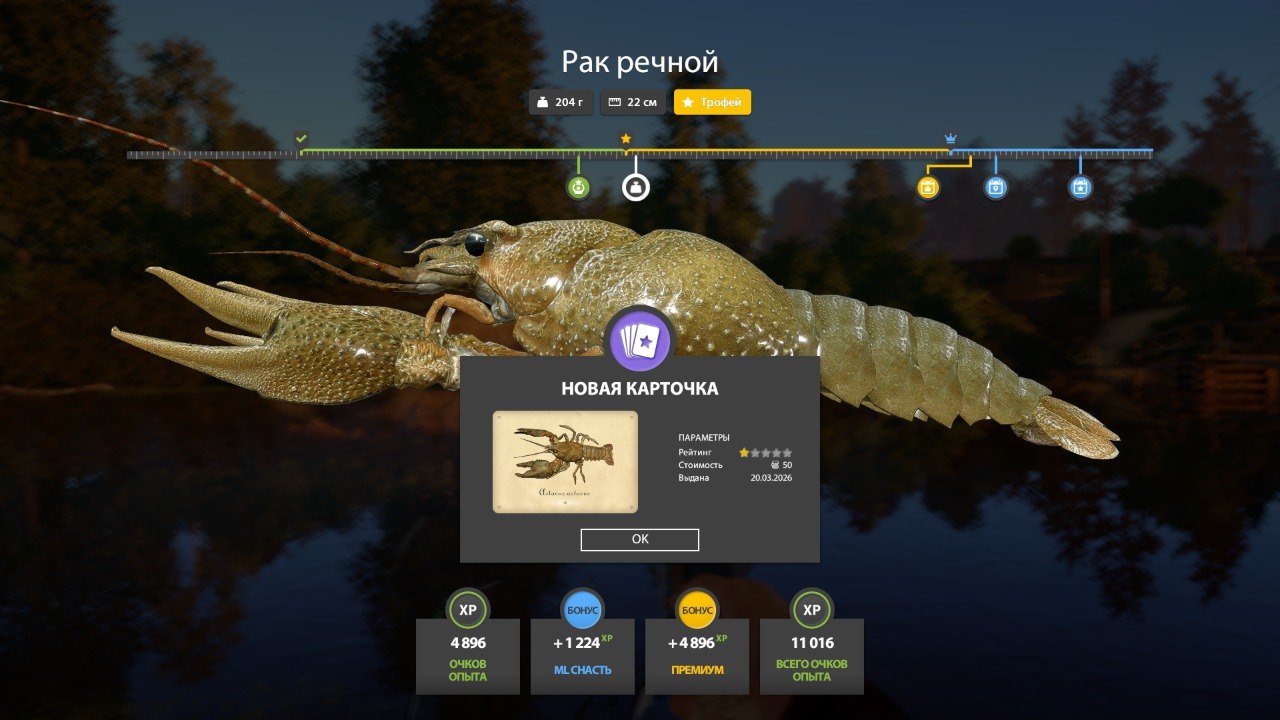1280x720 pixels.
Task: Click the gold star trophy threshold
Action: (x=626, y=139)
